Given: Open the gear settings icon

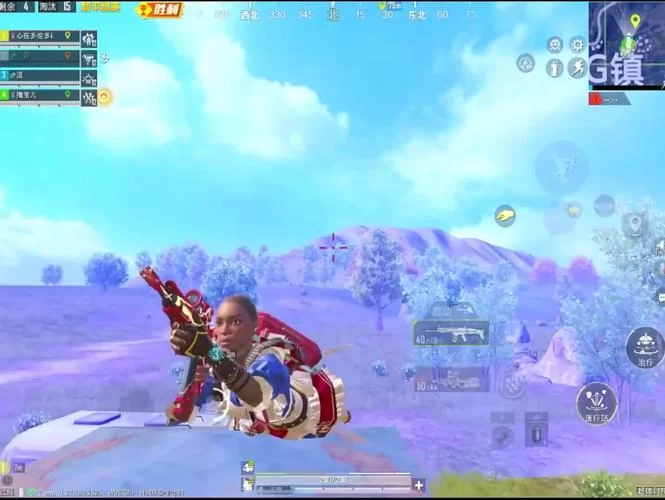Looking at the screenshot, I should pyautogui.click(x=577, y=45).
